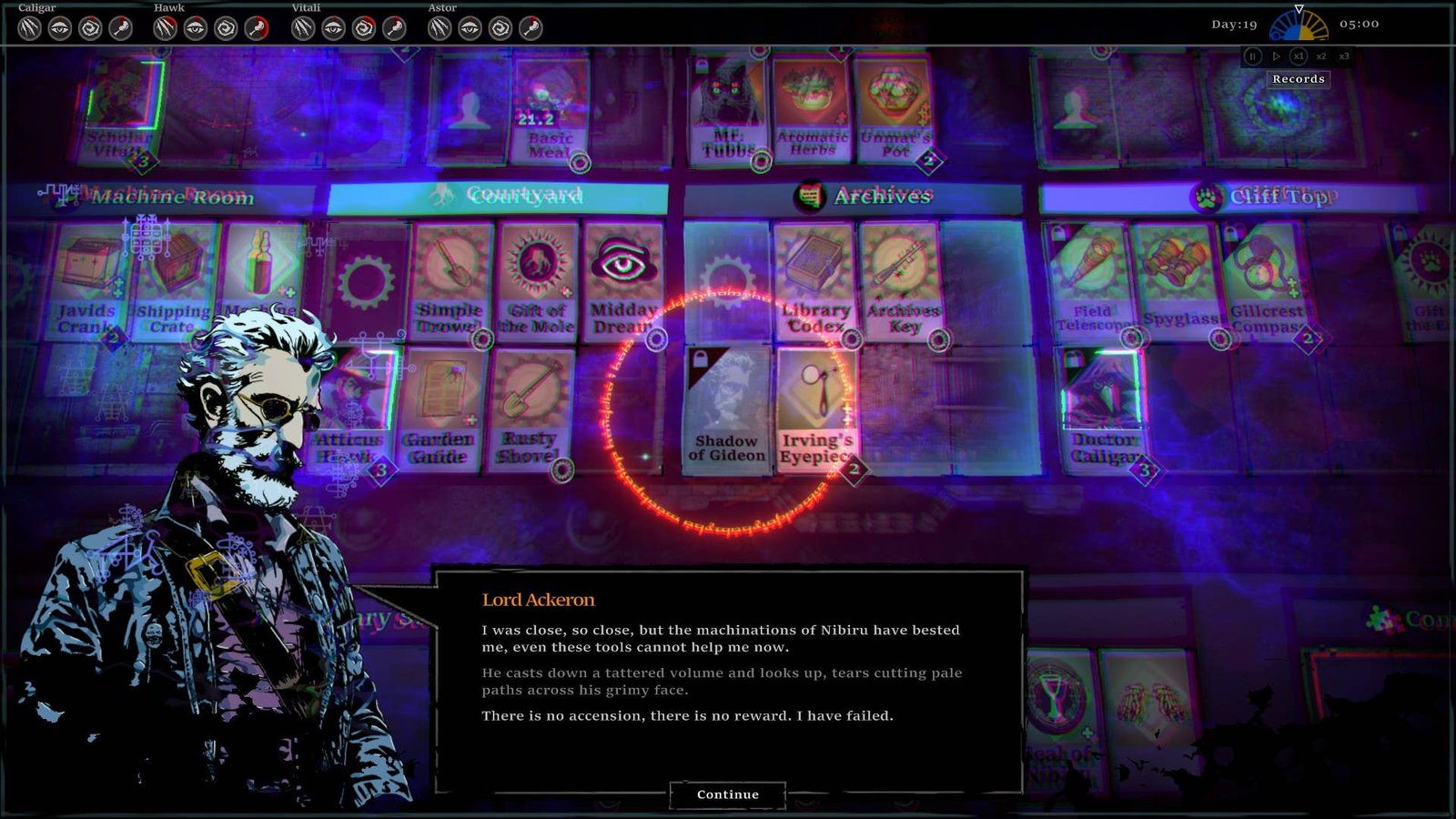Pick the Irving's Eyepiece card
This screenshot has width=1456, height=819.
point(816,409)
